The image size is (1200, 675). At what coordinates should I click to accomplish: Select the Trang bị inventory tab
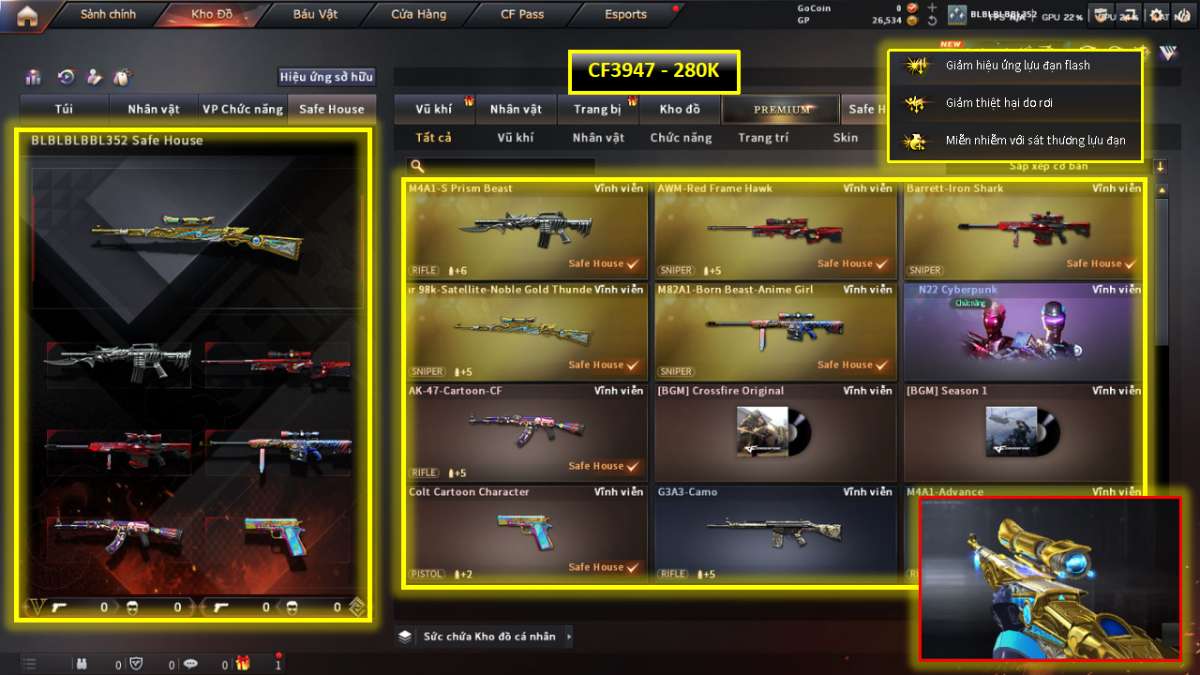[x=598, y=109]
